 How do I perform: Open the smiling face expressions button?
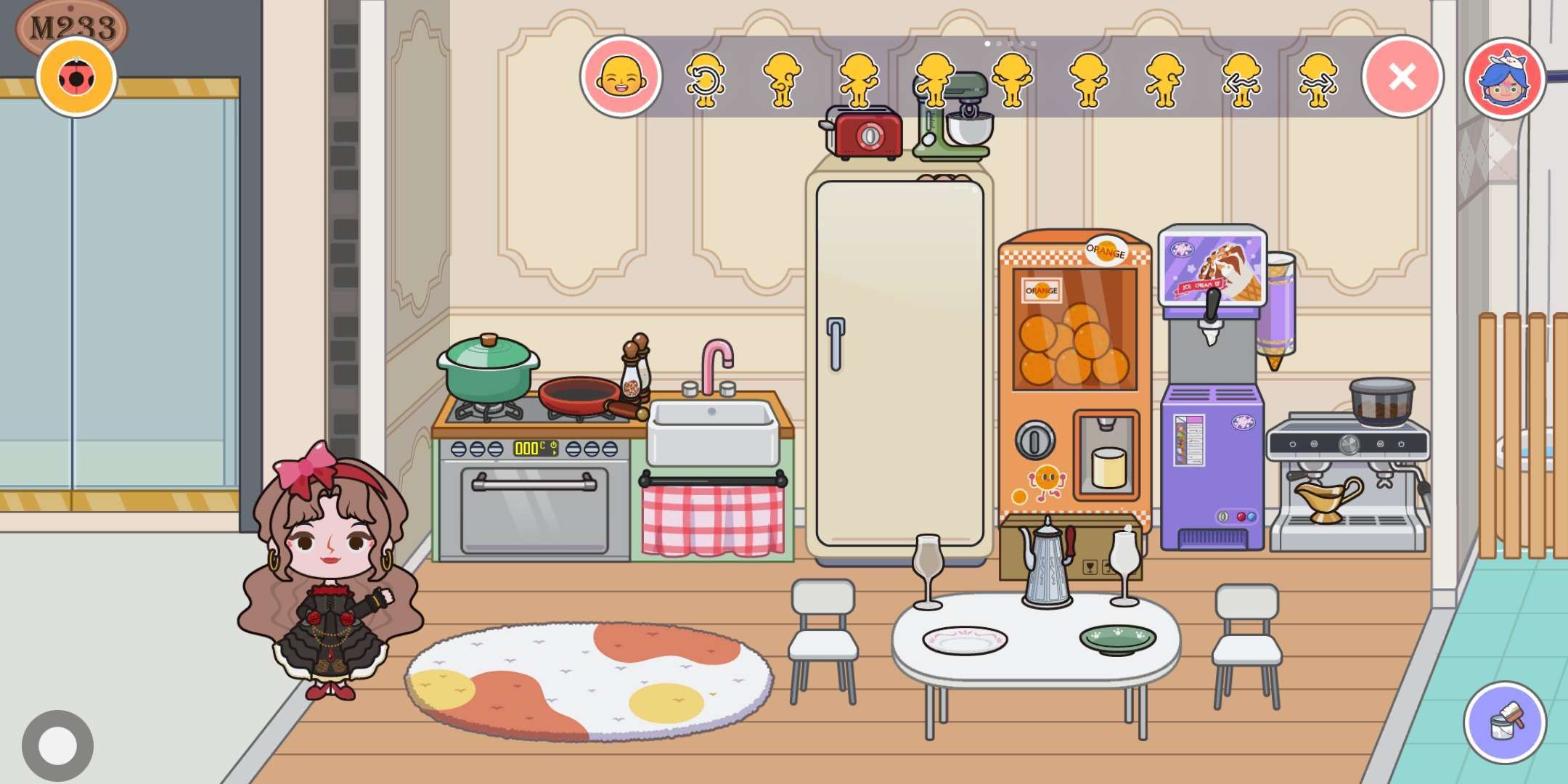point(621,77)
